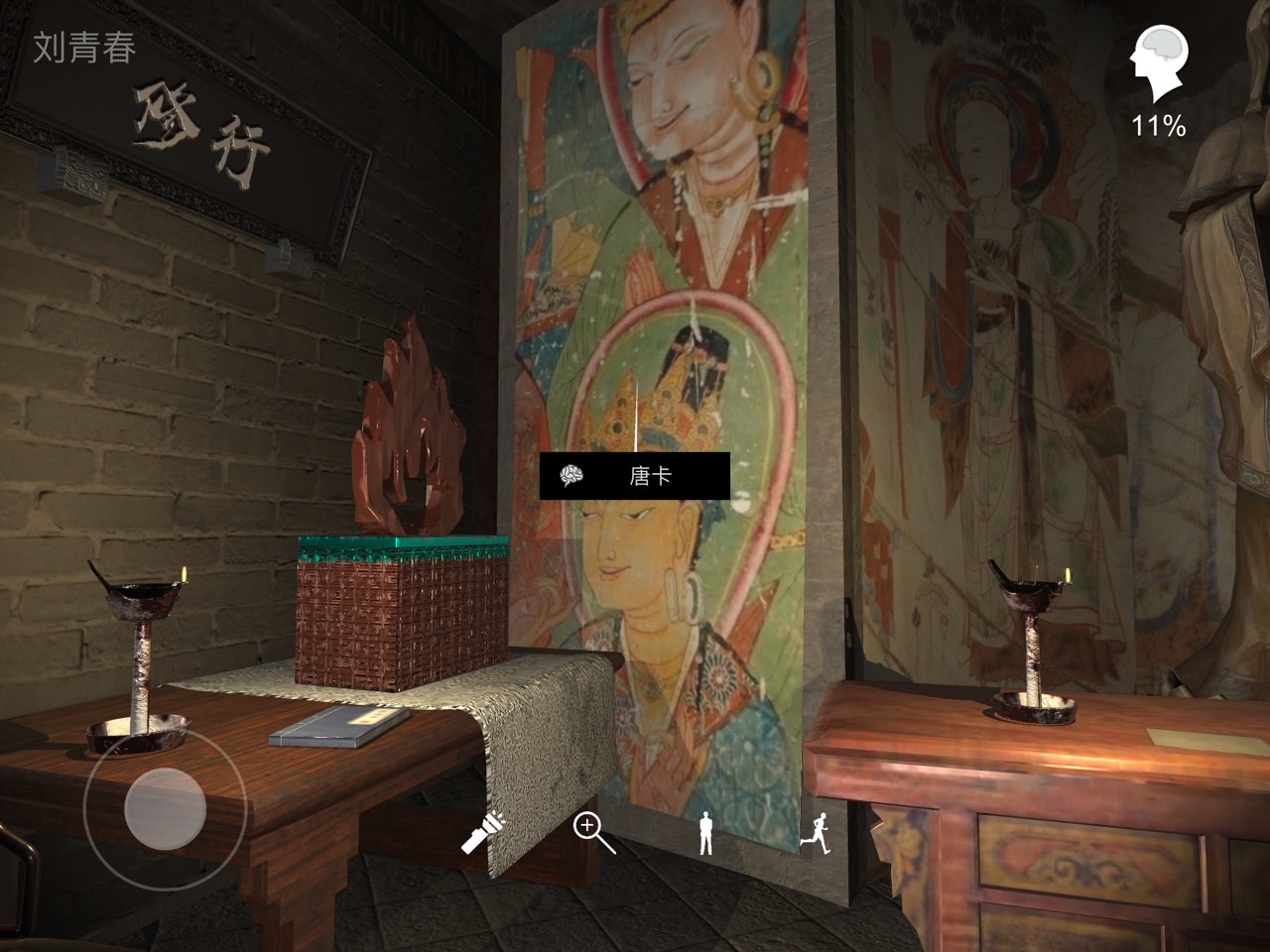Click the brain icon on the 唐卡 clue label
The width and height of the screenshot is (1270, 952).
[x=570, y=476]
